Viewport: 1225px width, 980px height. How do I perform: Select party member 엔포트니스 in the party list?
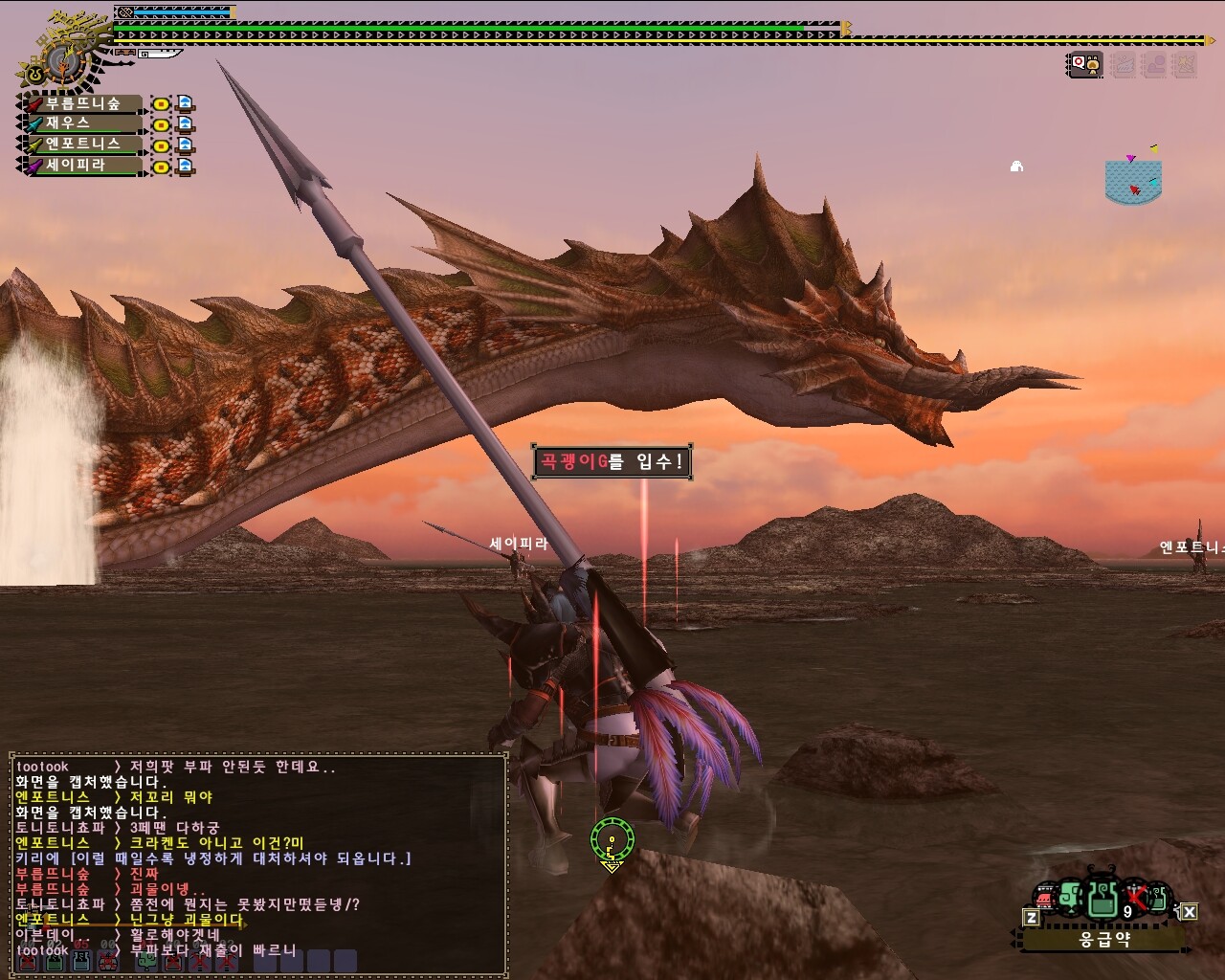pos(83,145)
